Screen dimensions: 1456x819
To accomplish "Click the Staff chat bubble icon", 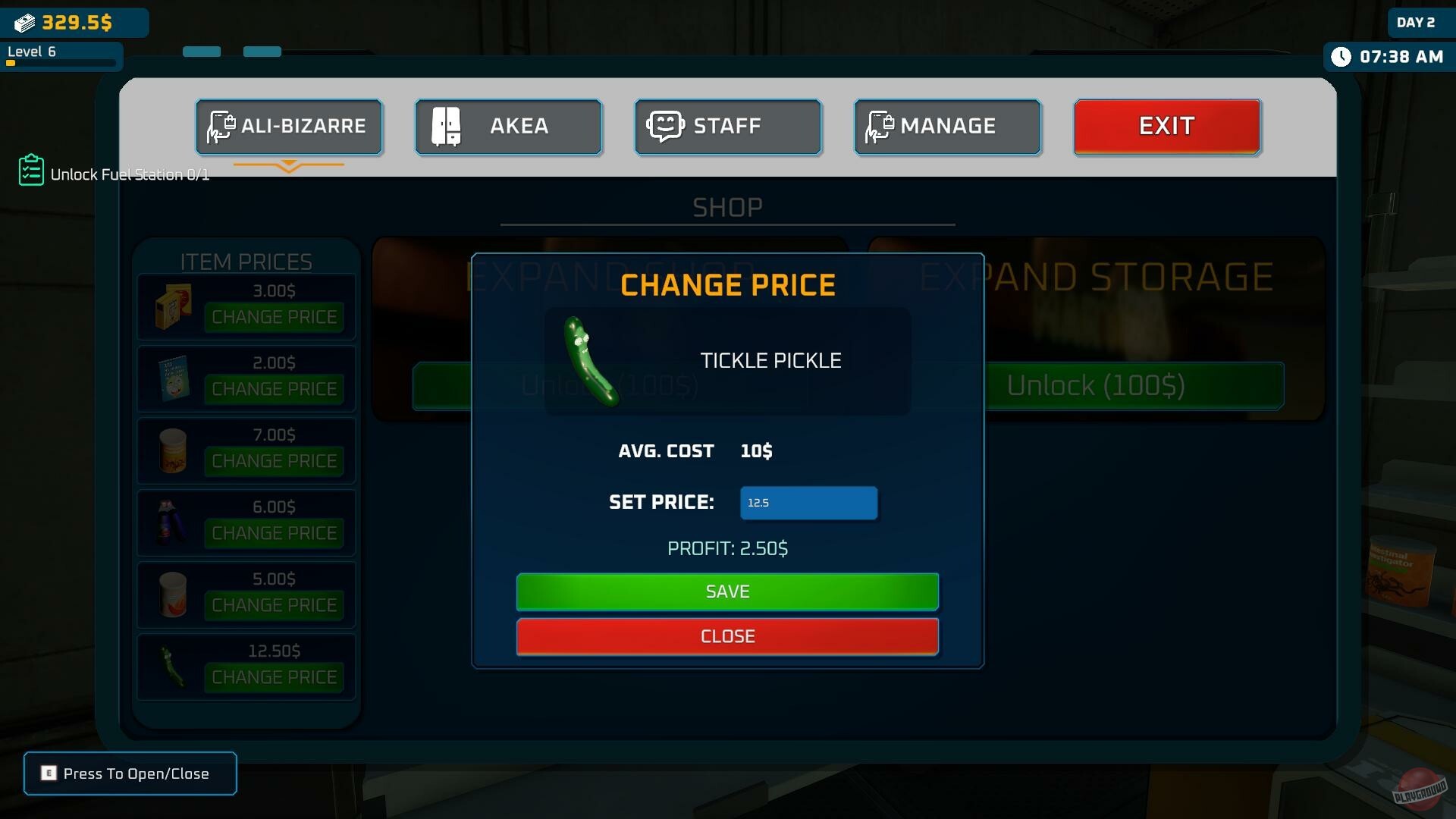I will (666, 126).
